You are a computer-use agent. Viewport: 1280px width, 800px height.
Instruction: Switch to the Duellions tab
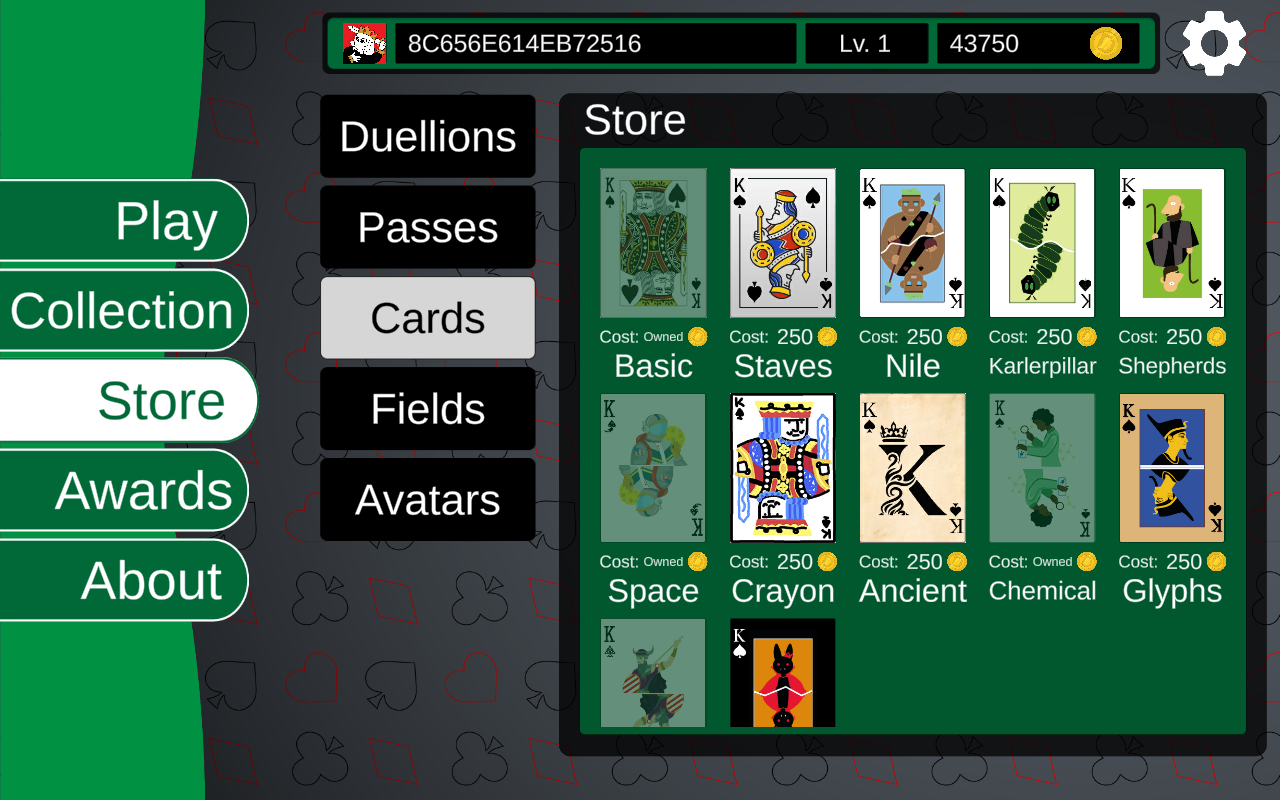(x=427, y=137)
